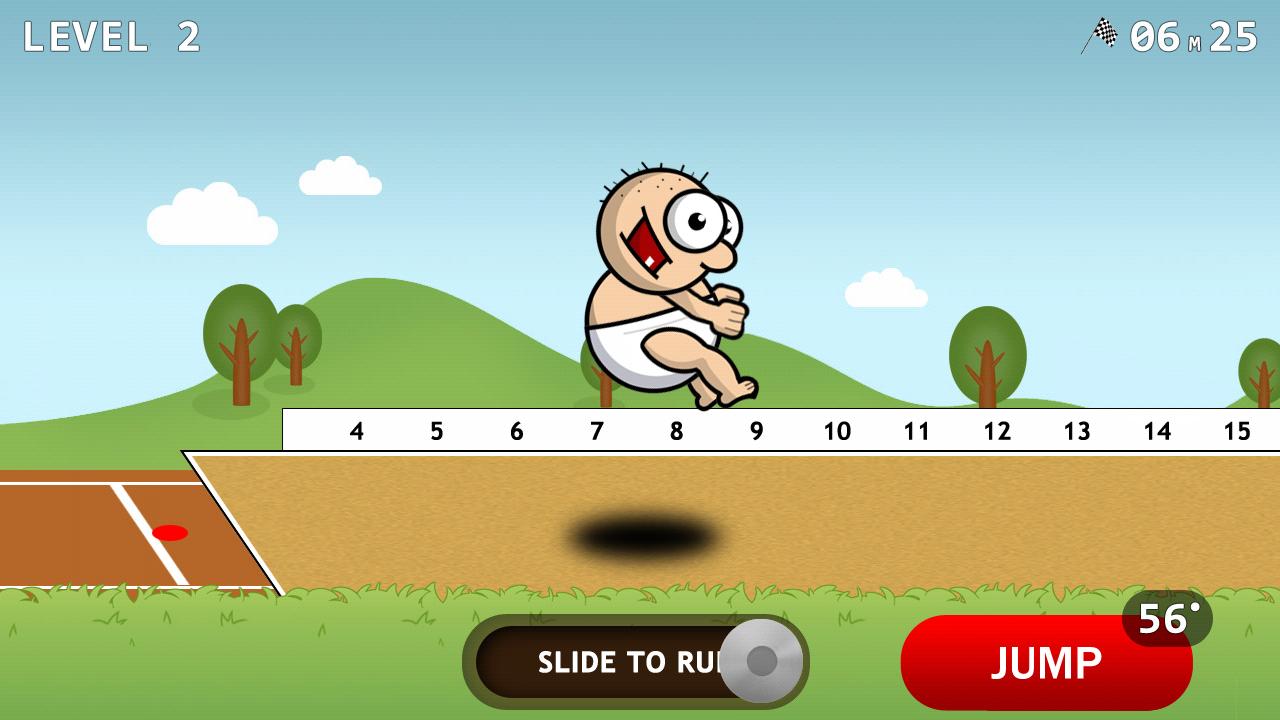
Task: Click the number 7 on the ruler
Action: coord(596,431)
